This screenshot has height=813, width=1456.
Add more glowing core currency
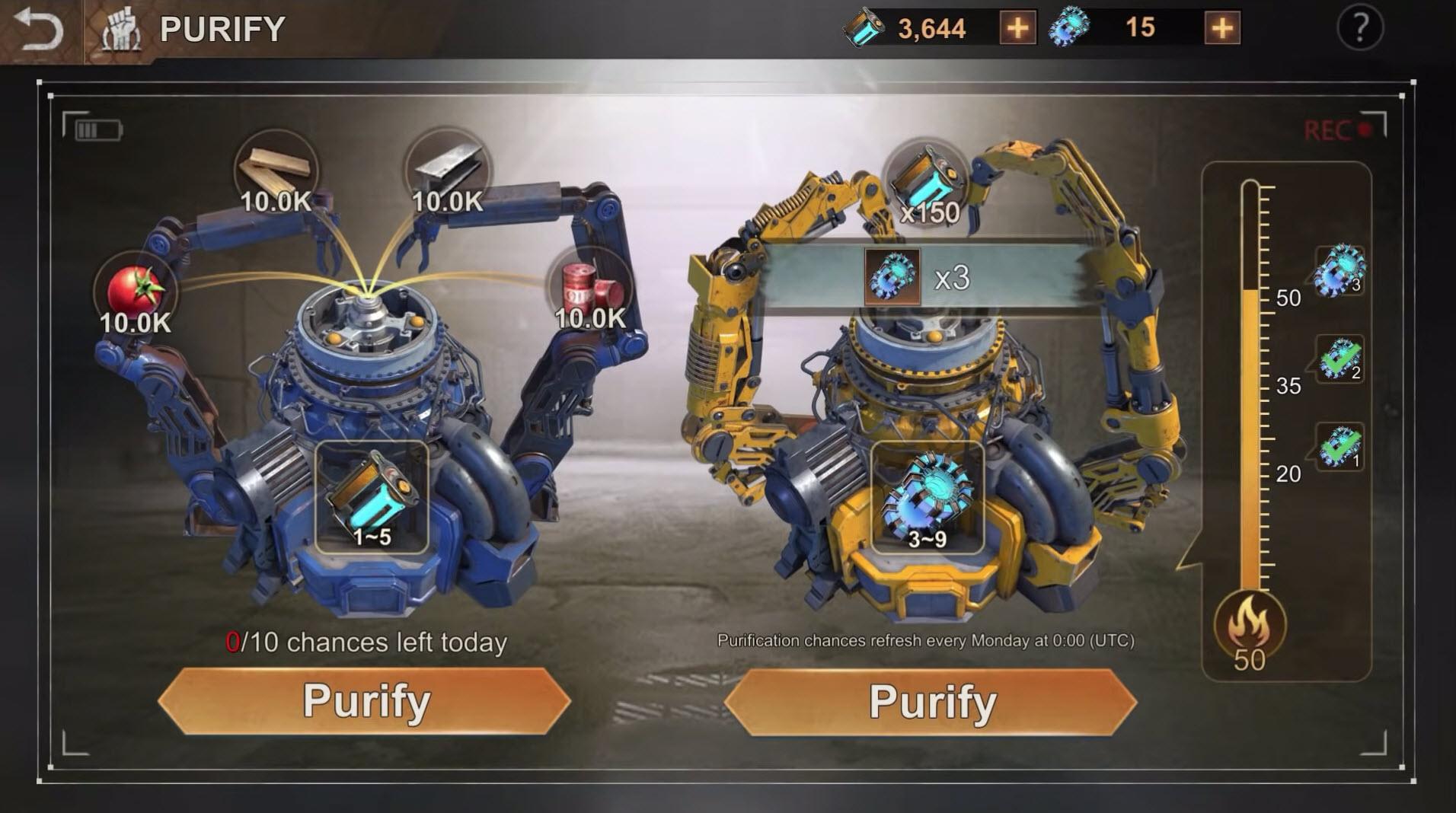[1221, 29]
